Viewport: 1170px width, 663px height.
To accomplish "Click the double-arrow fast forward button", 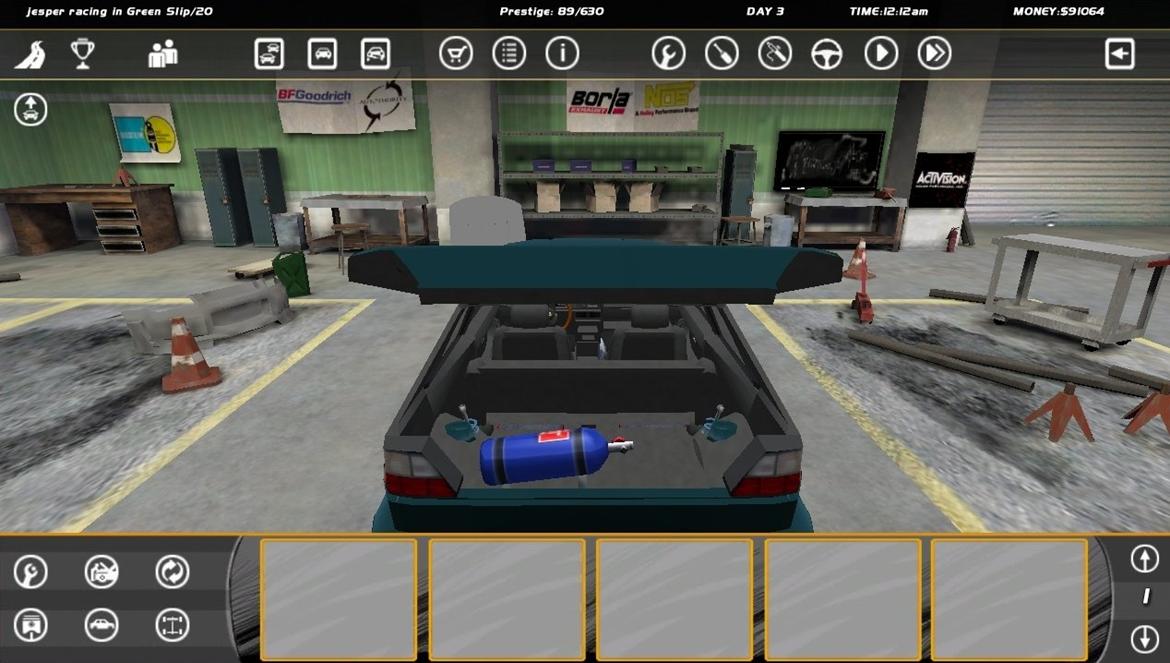I will tap(934, 54).
